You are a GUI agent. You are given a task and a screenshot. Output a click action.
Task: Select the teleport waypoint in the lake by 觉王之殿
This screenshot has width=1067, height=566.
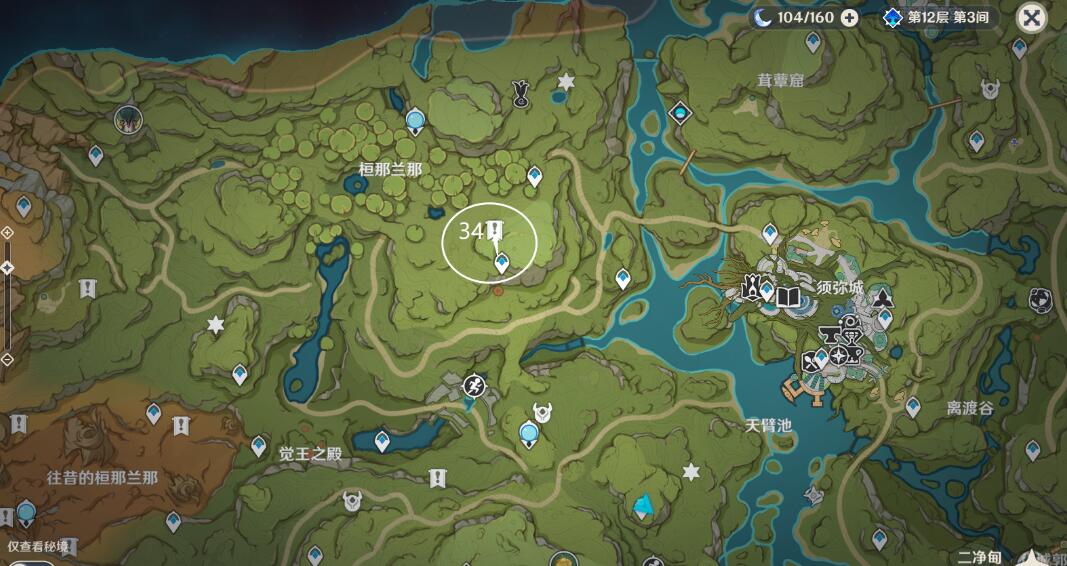click(383, 441)
